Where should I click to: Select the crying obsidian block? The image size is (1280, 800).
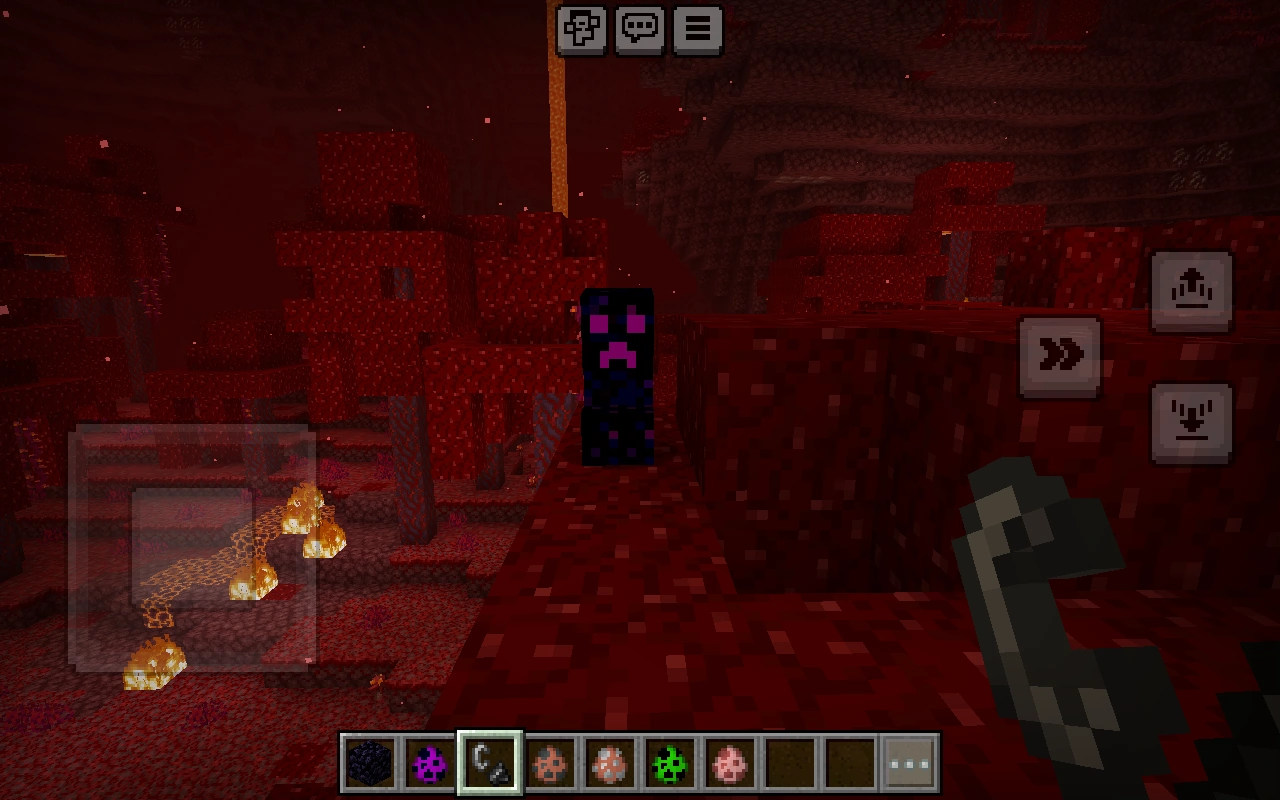point(370,761)
